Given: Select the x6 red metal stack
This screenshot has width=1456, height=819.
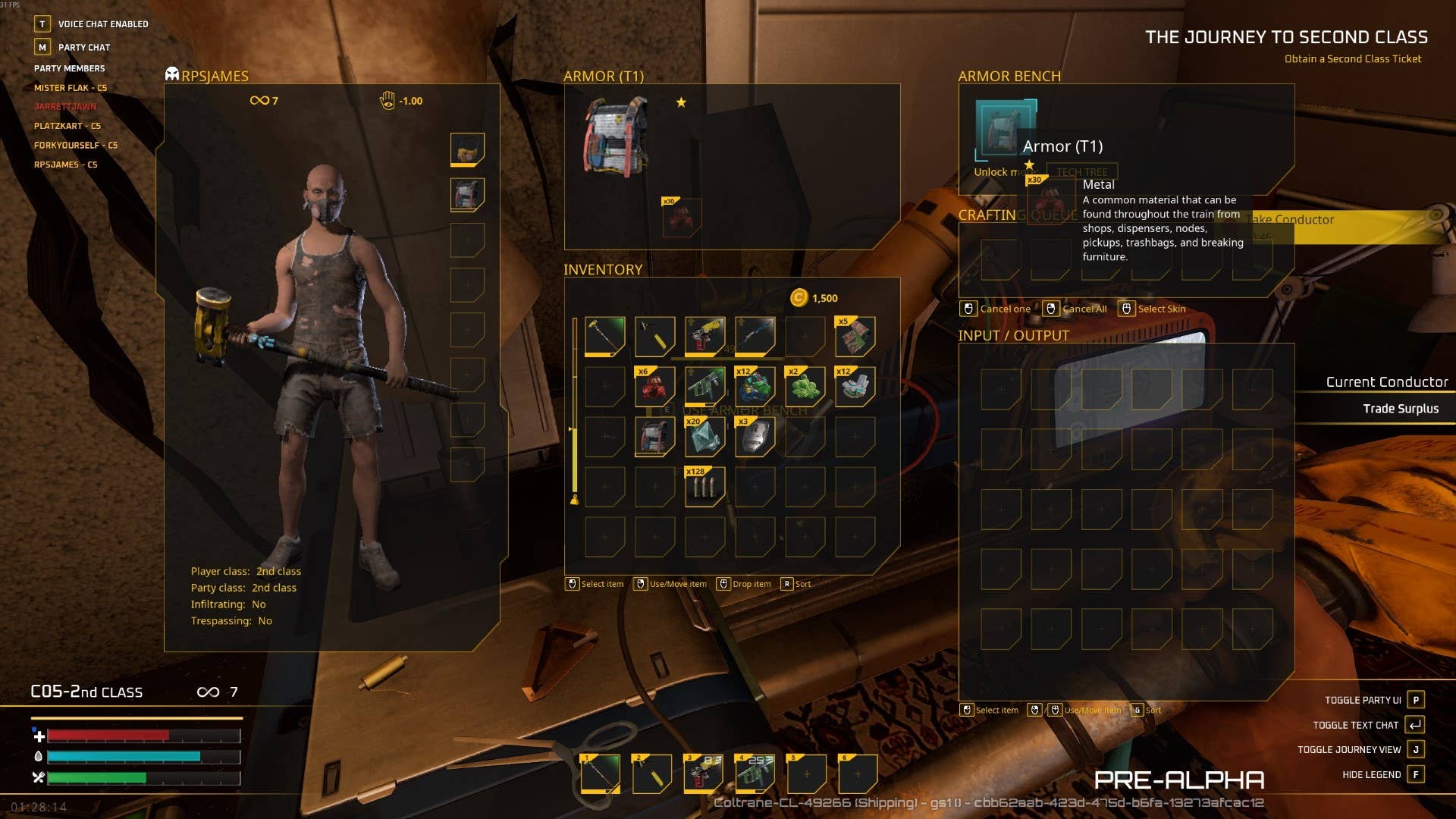Looking at the screenshot, I should (654, 386).
